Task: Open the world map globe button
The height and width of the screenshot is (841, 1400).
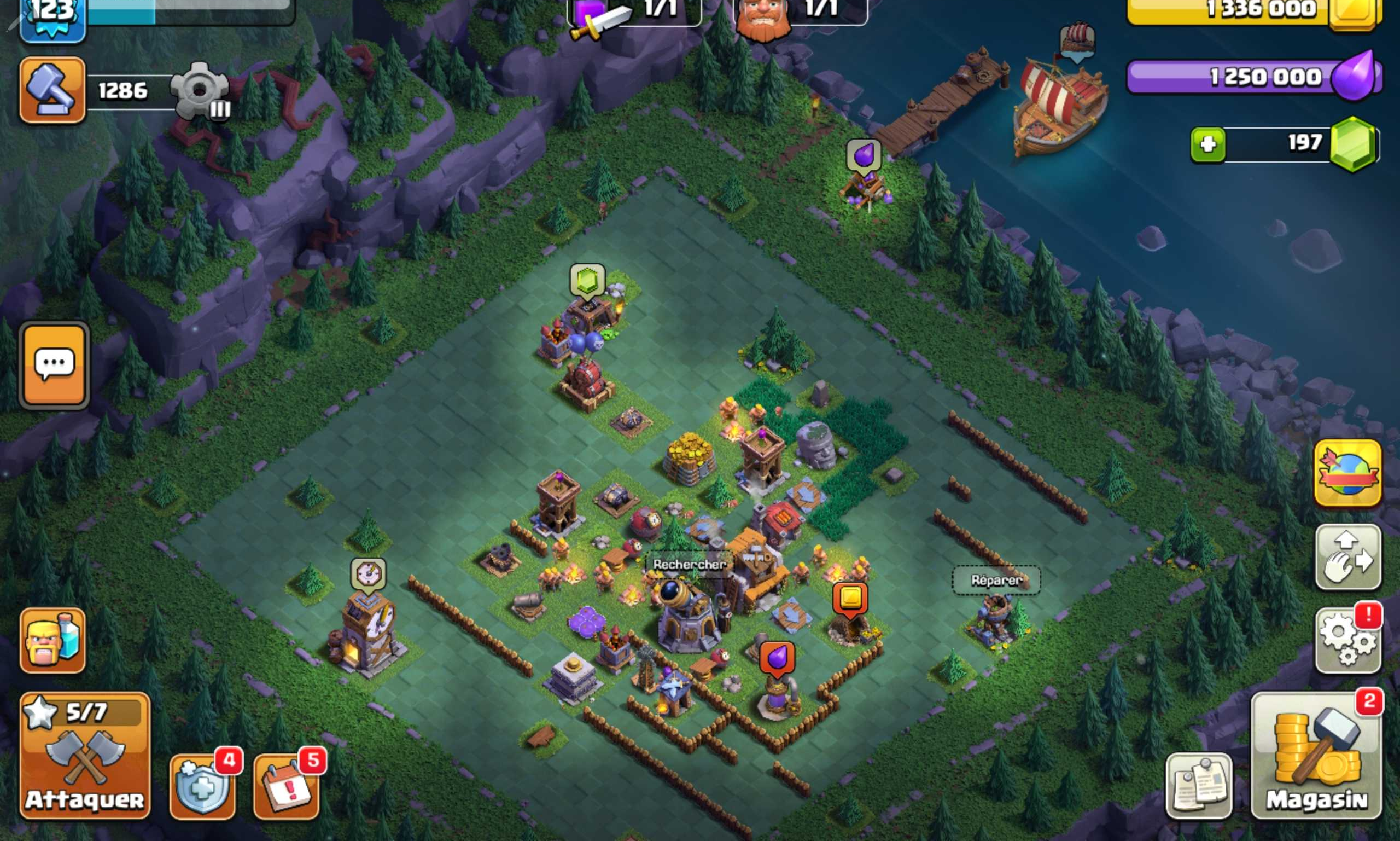Action: 1347,473
